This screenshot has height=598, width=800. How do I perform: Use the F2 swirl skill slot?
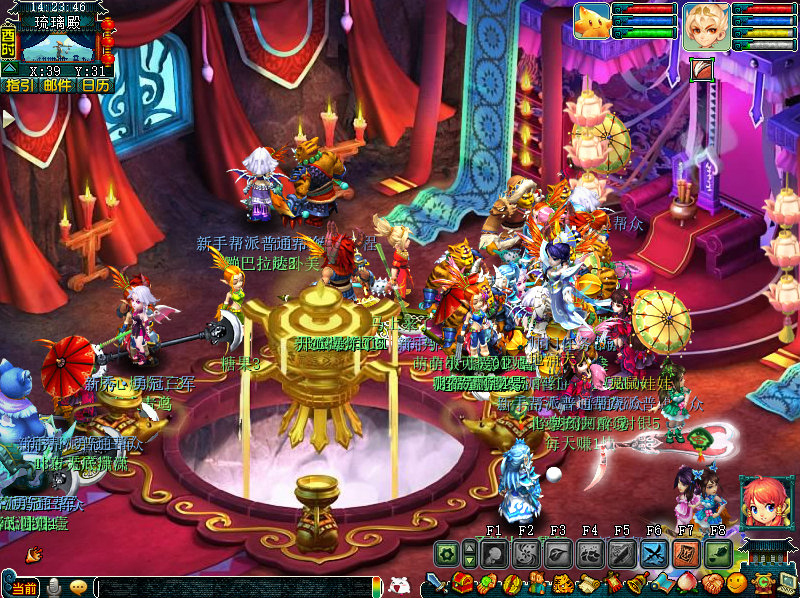pyautogui.click(x=526, y=554)
